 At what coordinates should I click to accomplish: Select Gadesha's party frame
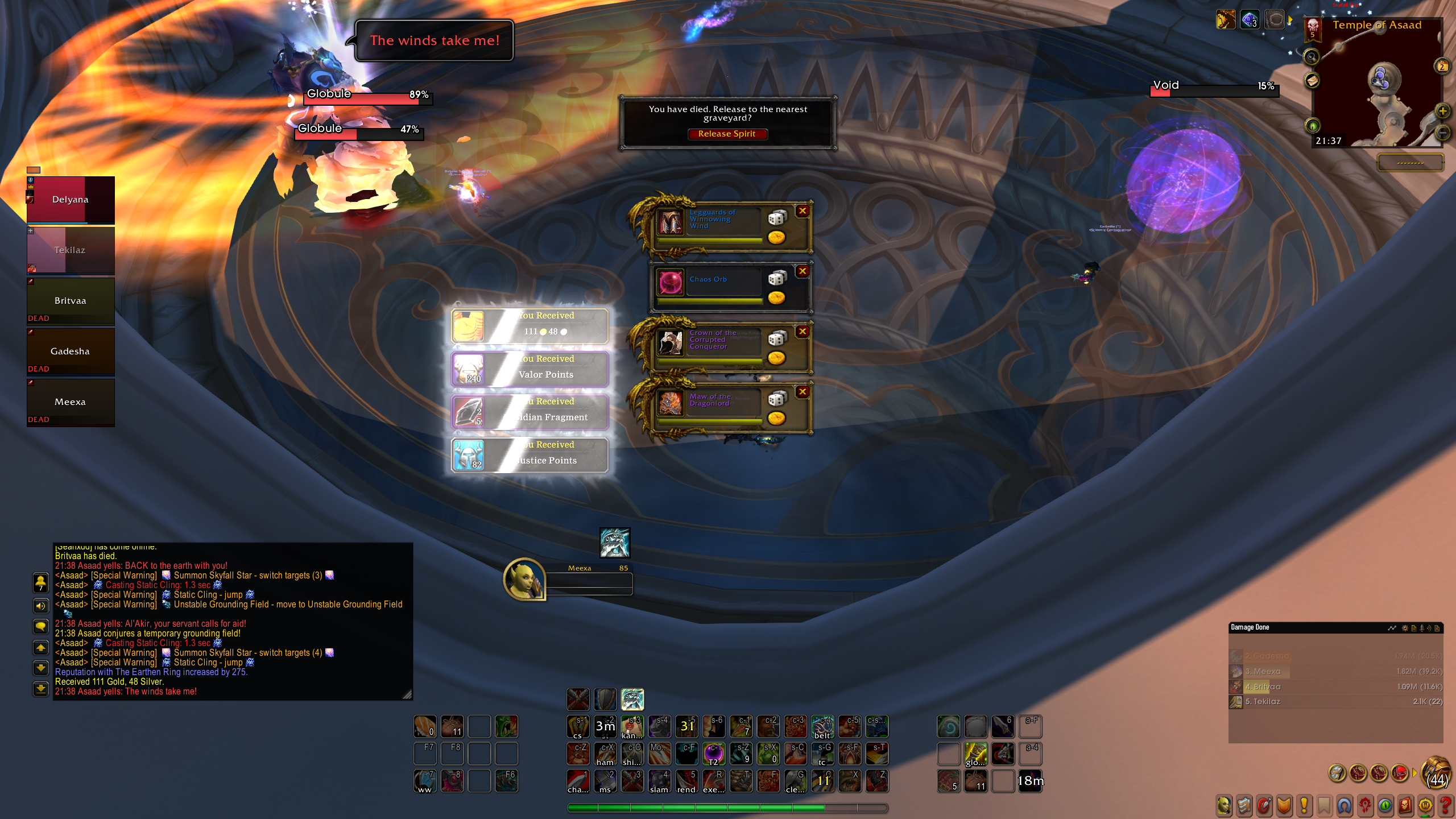click(71, 351)
